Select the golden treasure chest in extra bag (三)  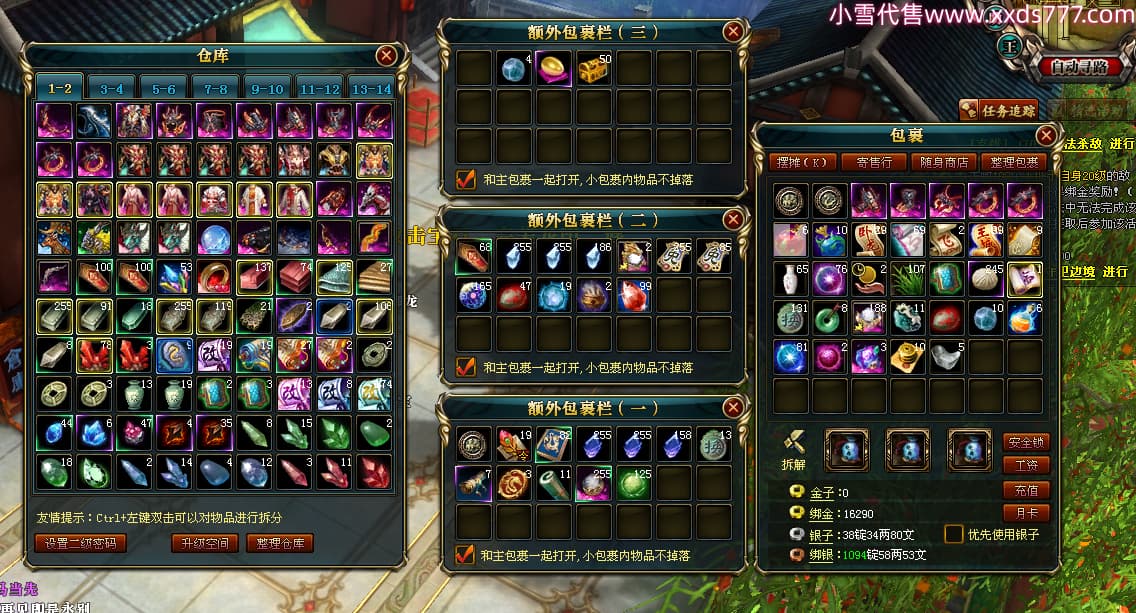pos(596,68)
